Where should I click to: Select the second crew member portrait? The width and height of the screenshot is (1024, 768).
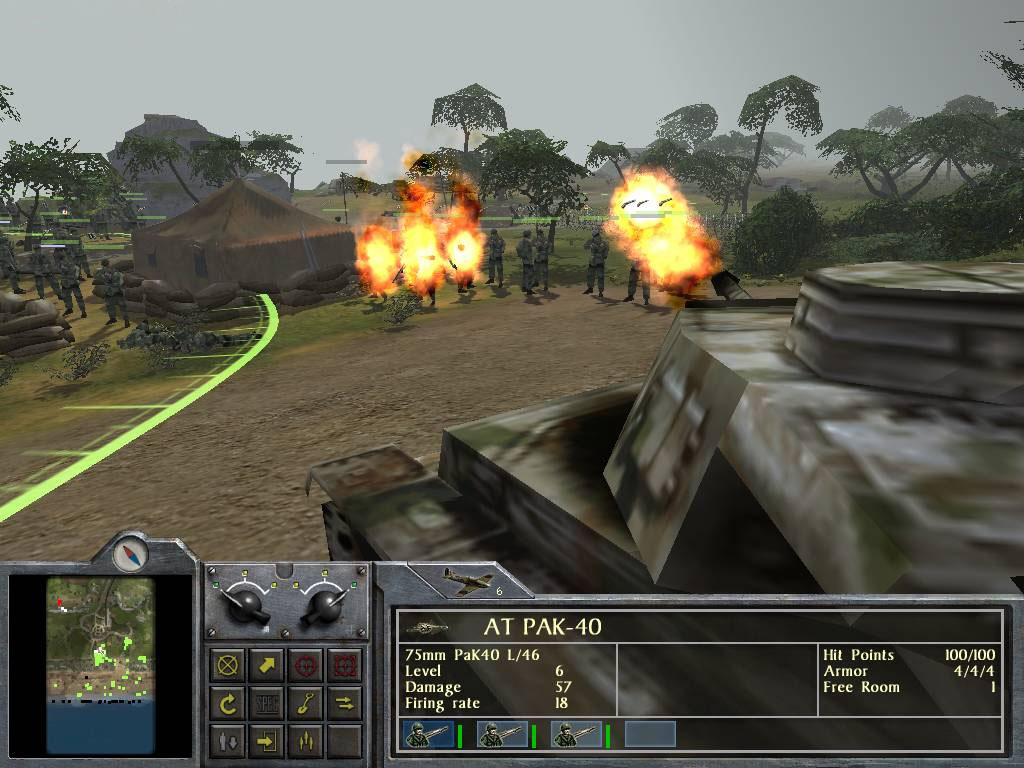(501, 735)
